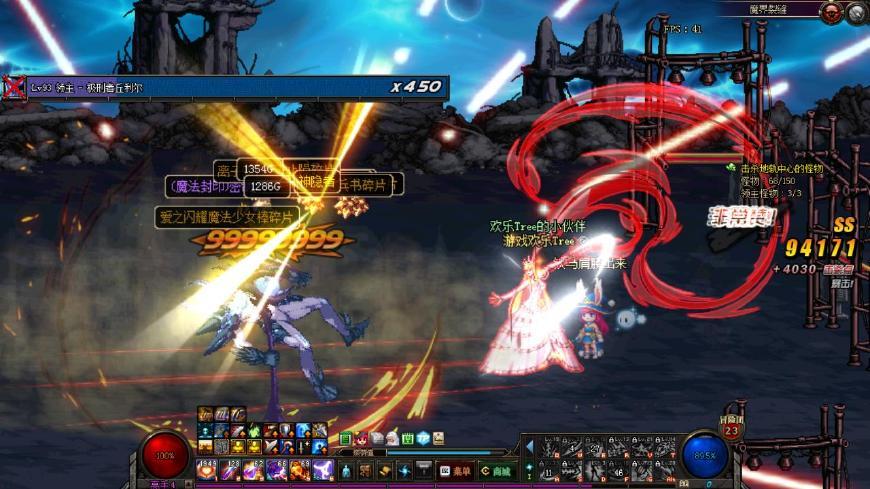Select the TP hexagon icon
This screenshot has width=870, height=489.
(424, 438)
